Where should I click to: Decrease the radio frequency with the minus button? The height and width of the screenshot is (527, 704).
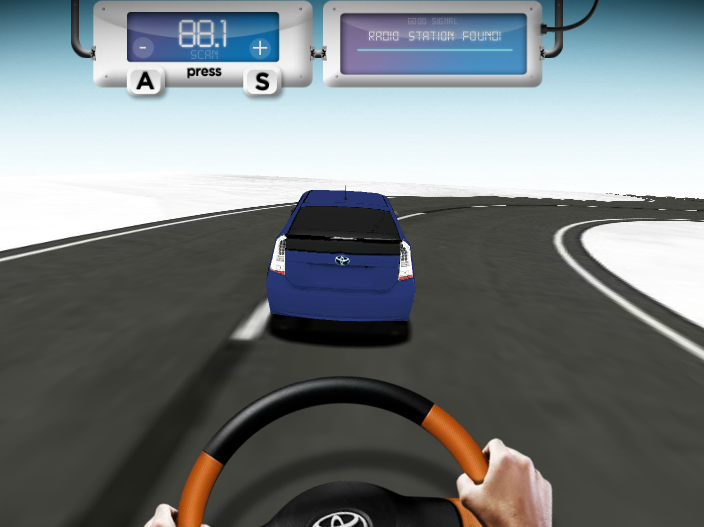pyautogui.click(x=144, y=47)
